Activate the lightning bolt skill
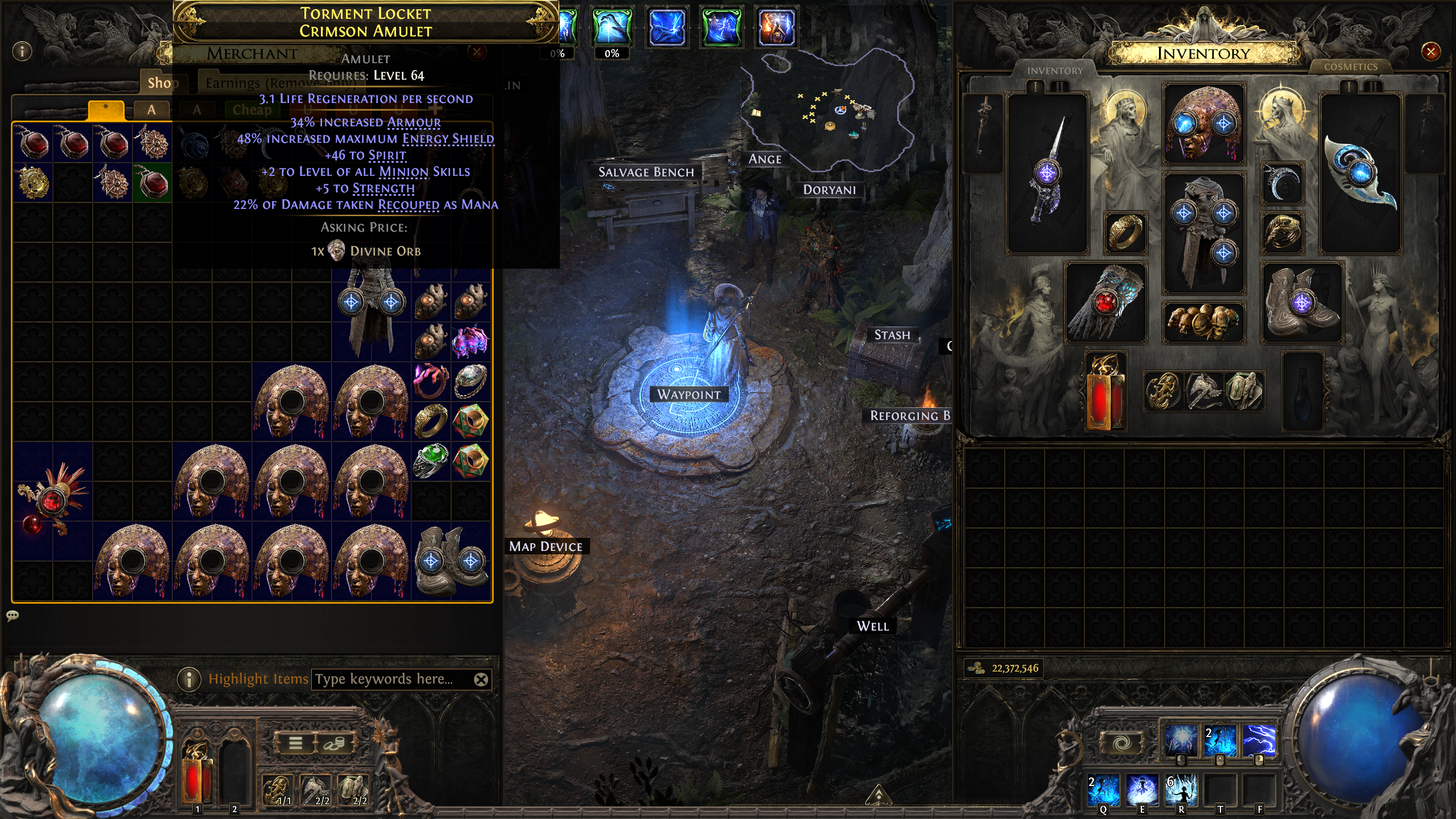The width and height of the screenshot is (1456, 819). 1259,740
